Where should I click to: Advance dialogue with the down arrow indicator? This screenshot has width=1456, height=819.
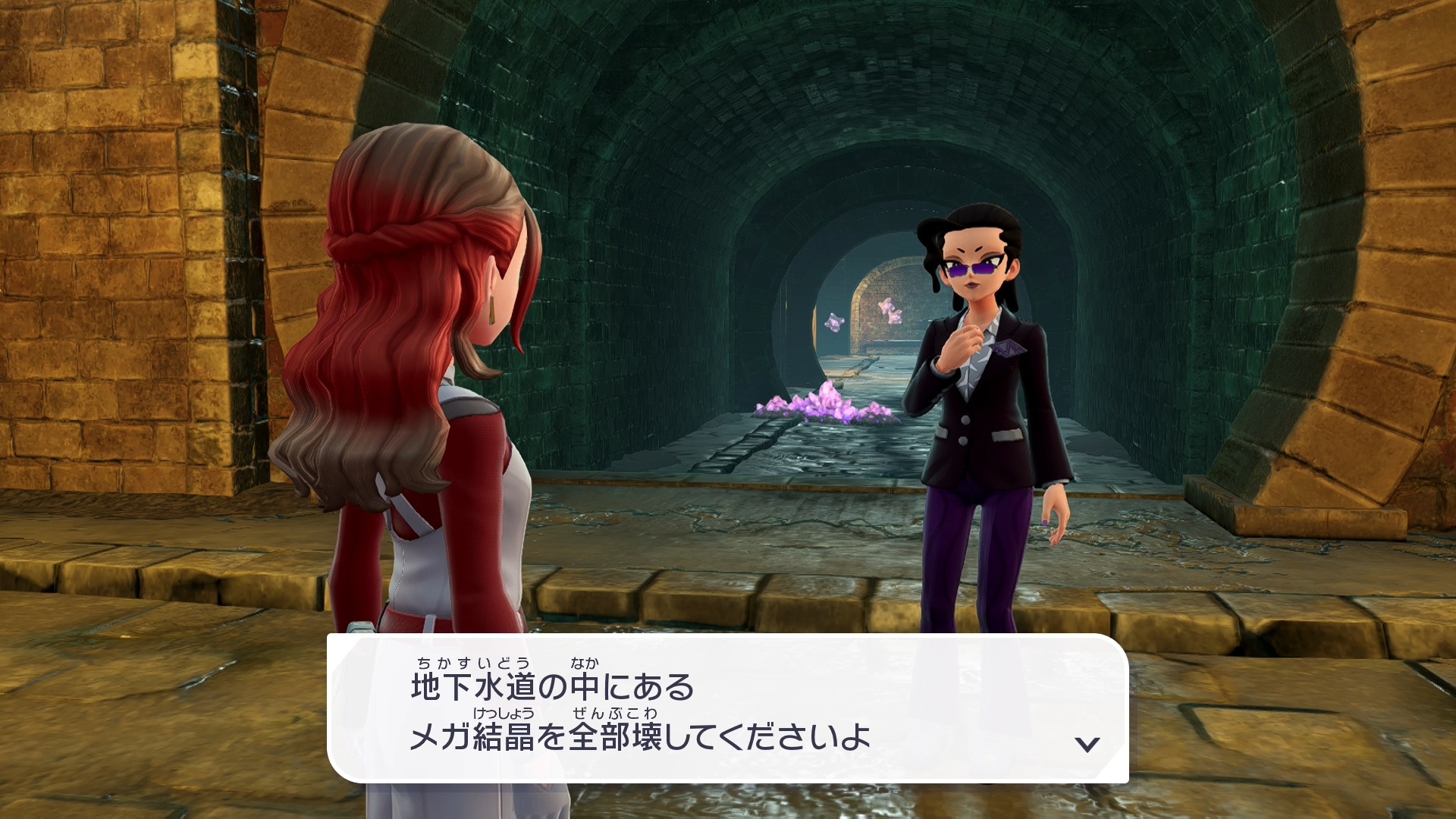click(x=1087, y=744)
